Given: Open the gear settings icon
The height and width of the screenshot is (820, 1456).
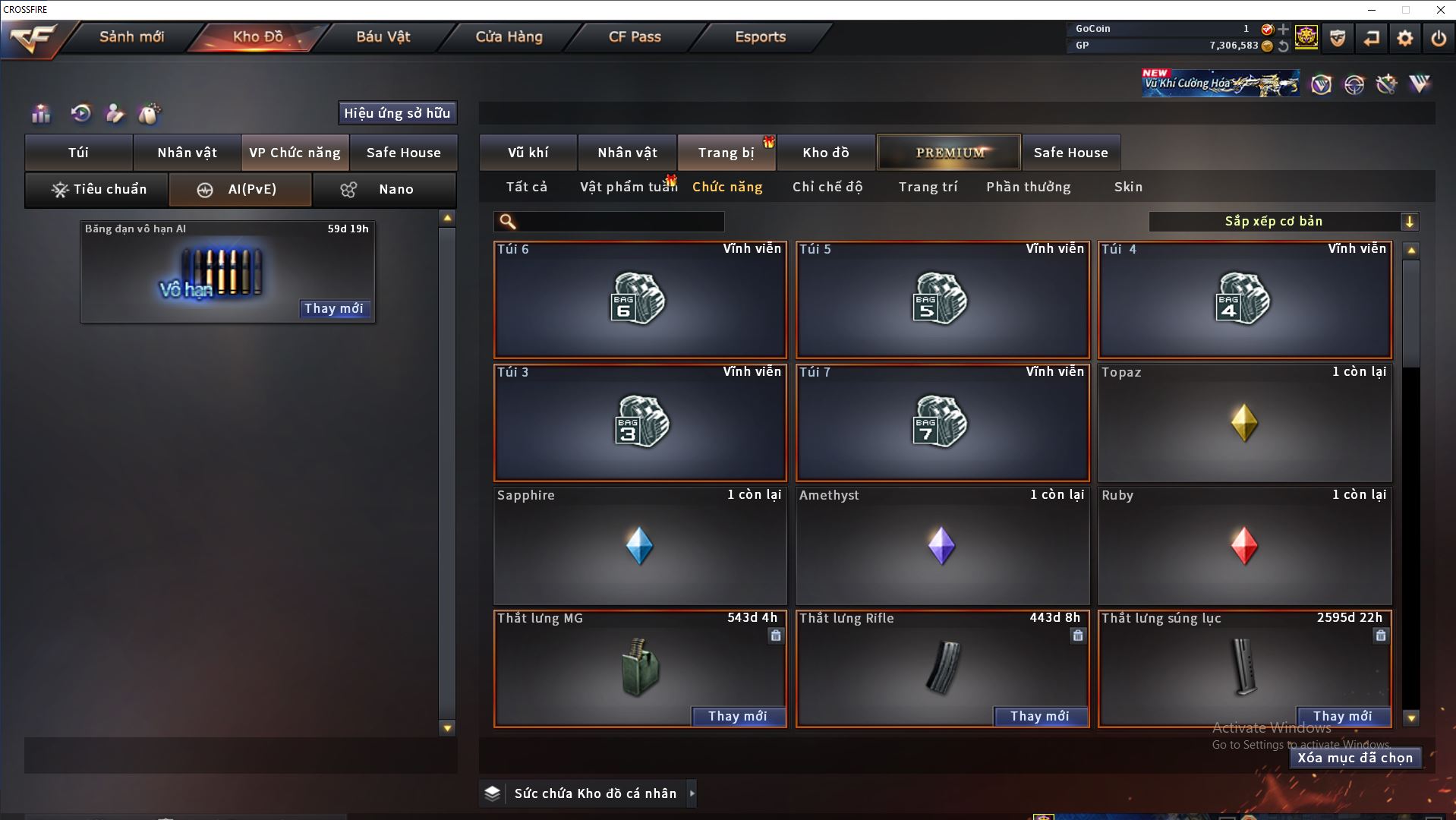Looking at the screenshot, I should click(1404, 38).
